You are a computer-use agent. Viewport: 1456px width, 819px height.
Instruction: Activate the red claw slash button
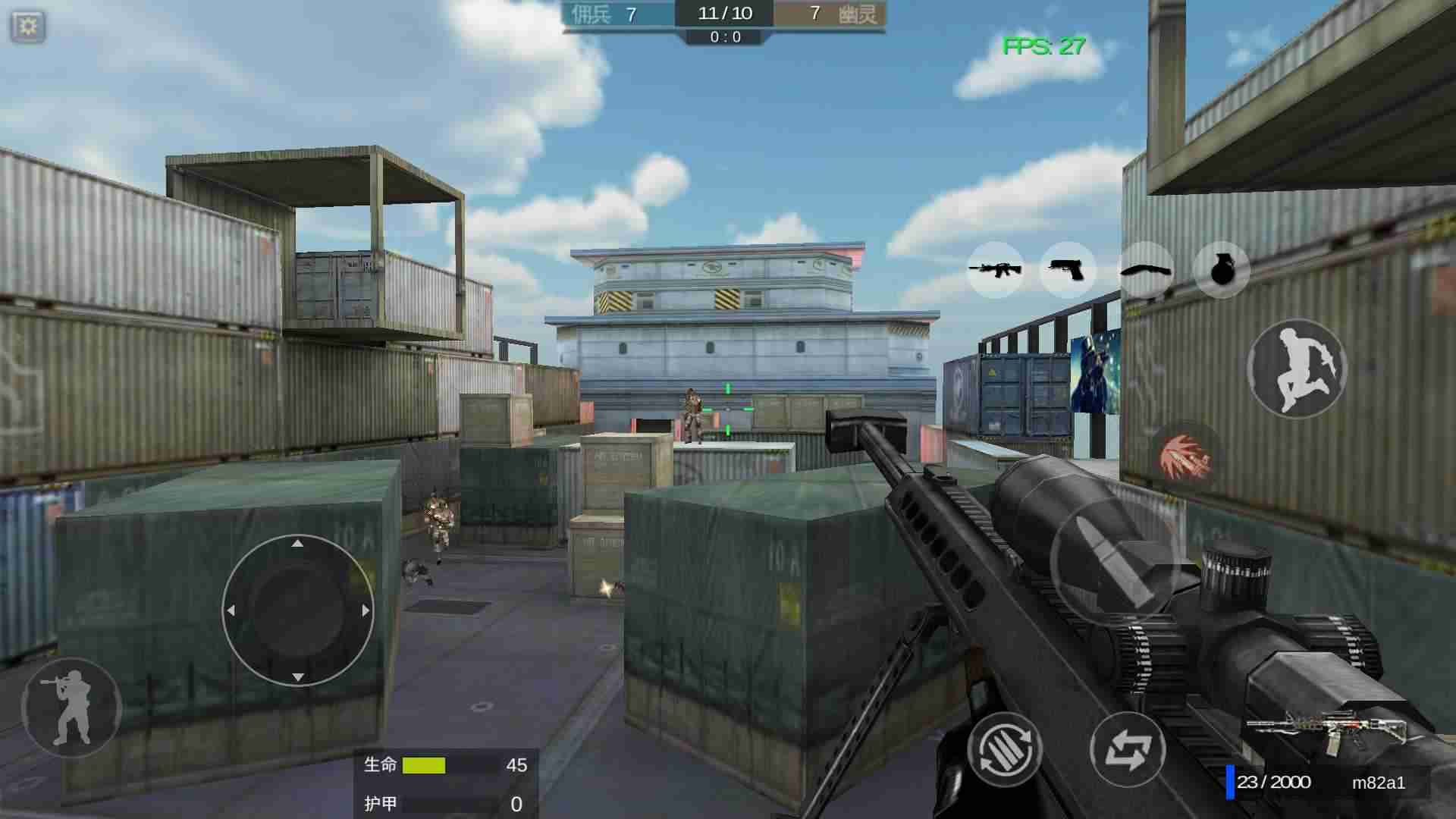coord(1185,456)
